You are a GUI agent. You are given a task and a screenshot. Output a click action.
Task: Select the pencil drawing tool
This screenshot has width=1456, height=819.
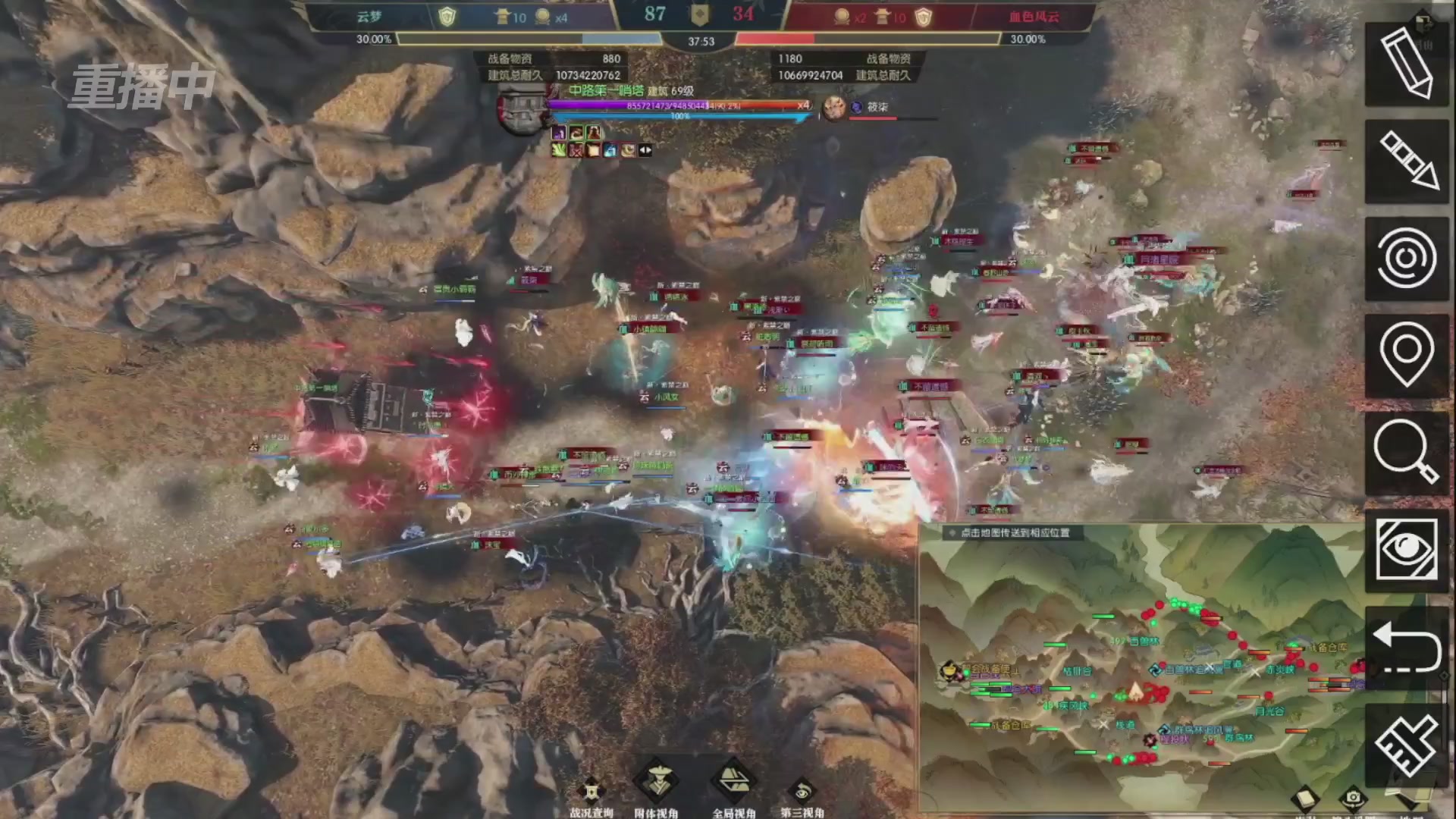point(1407,68)
